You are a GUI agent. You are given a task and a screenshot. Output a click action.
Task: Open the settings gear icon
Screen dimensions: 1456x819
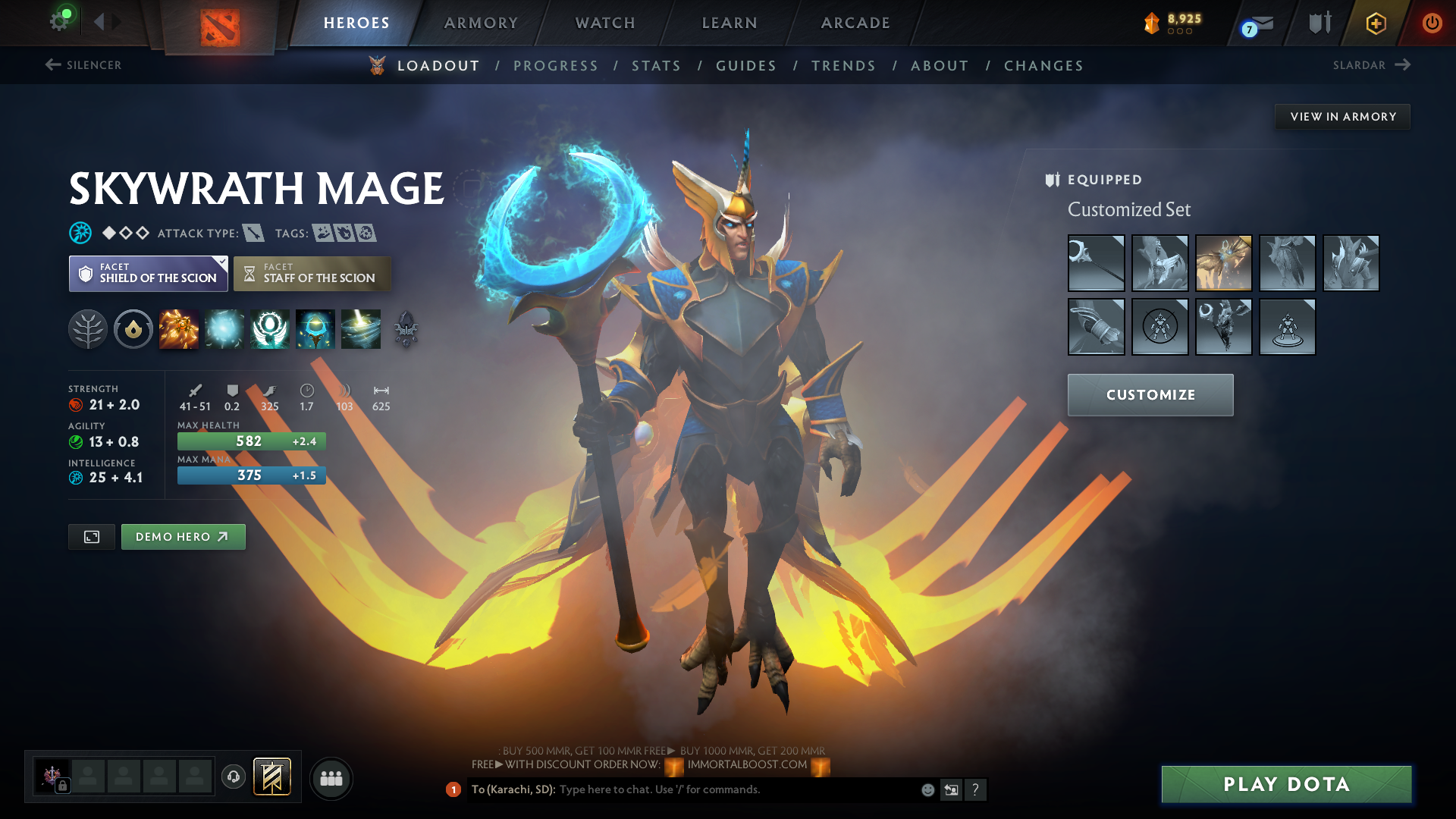pyautogui.click(x=59, y=21)
